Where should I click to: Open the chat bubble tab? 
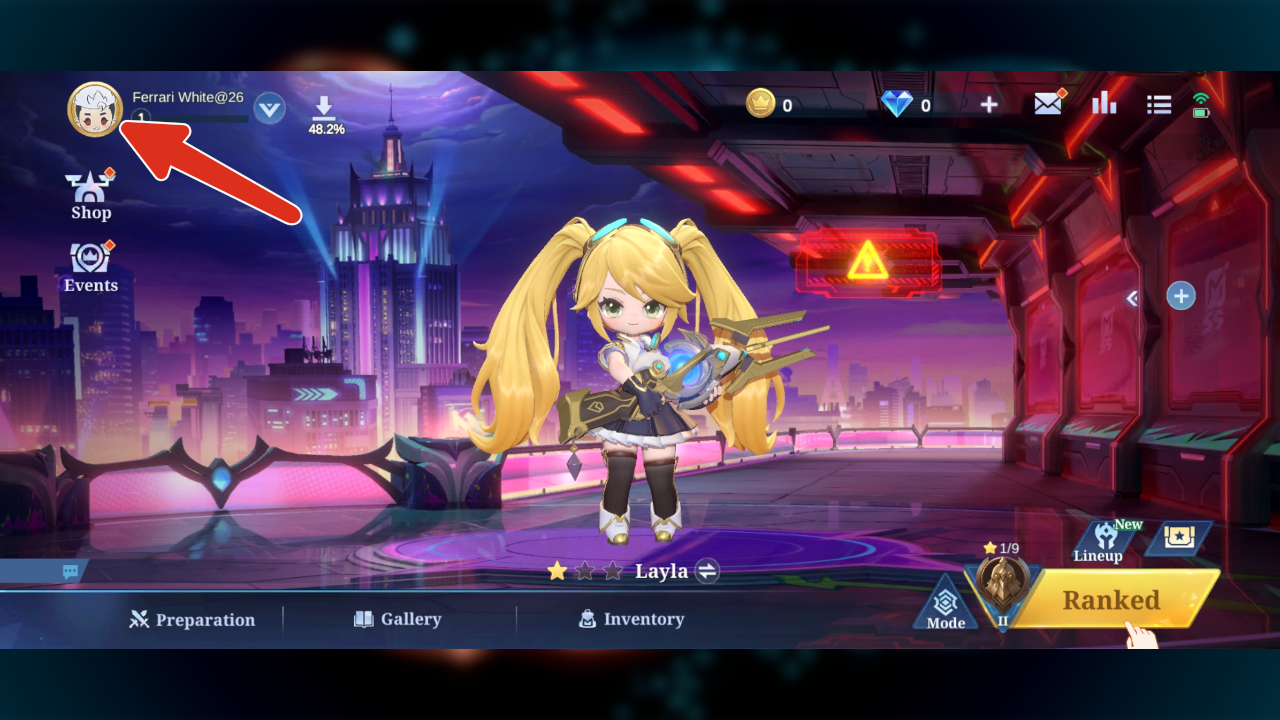70,572
